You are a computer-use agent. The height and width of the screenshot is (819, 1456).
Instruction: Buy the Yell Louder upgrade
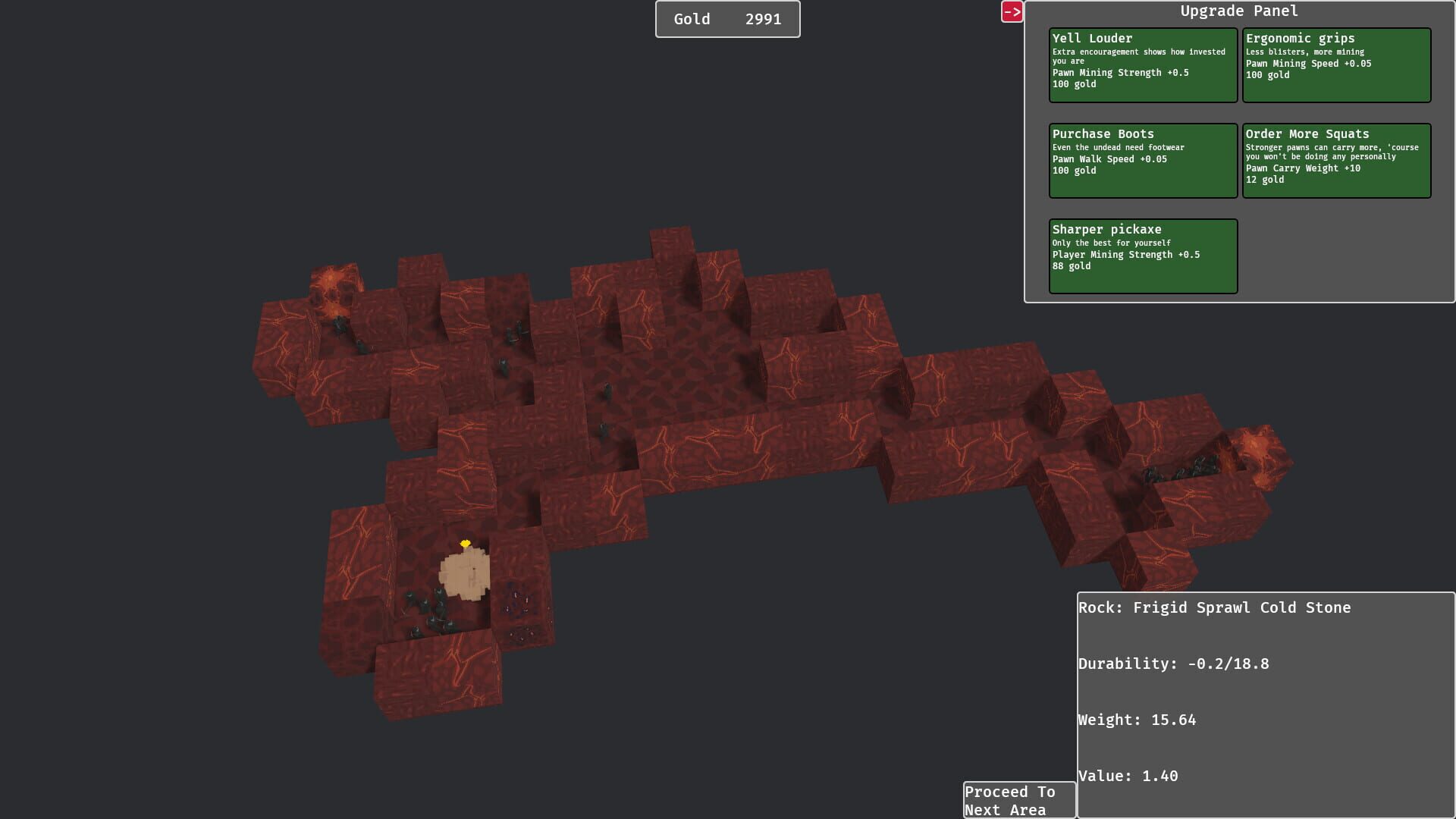[x=1142, y=64]
